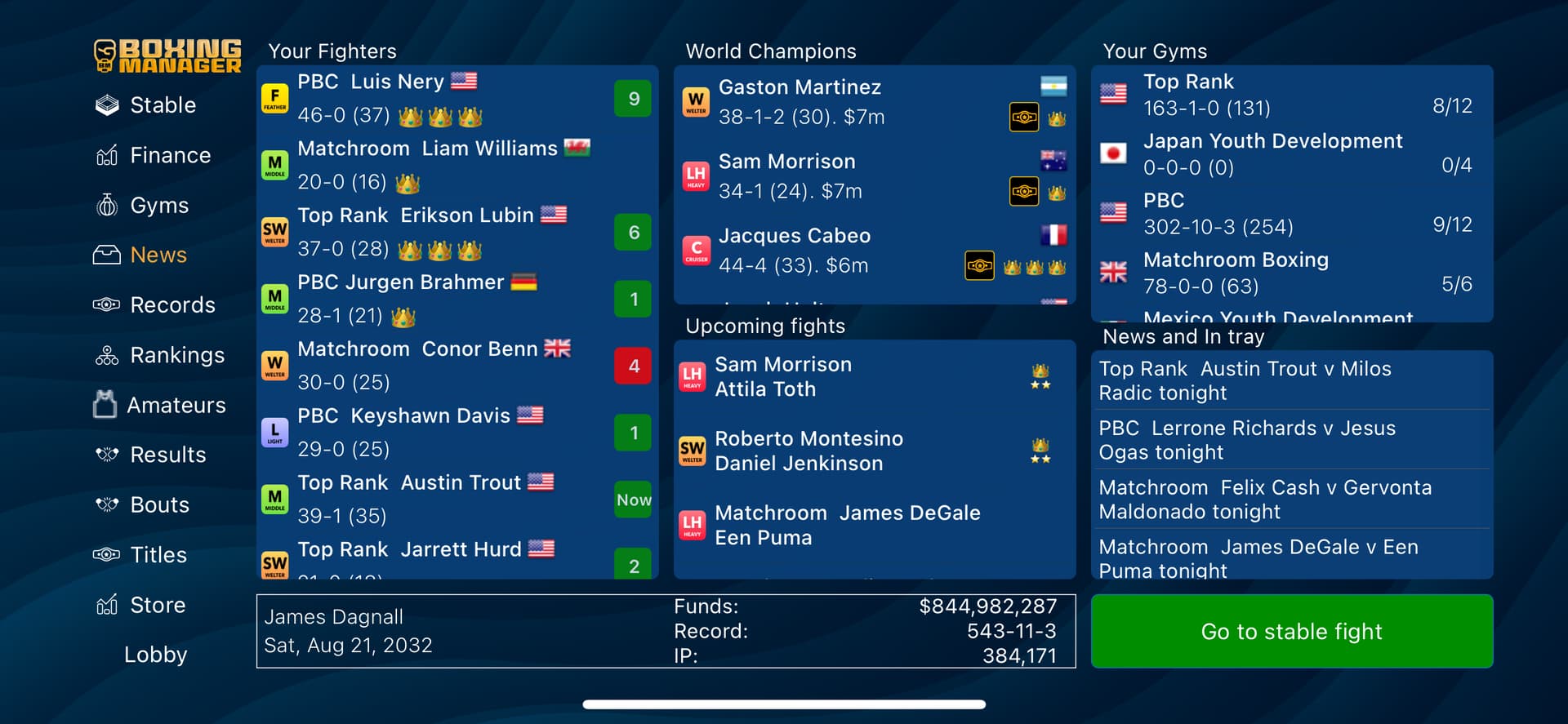1568x724 pixels.
Task: Visit the Store
Action: (x=157, y=605)
